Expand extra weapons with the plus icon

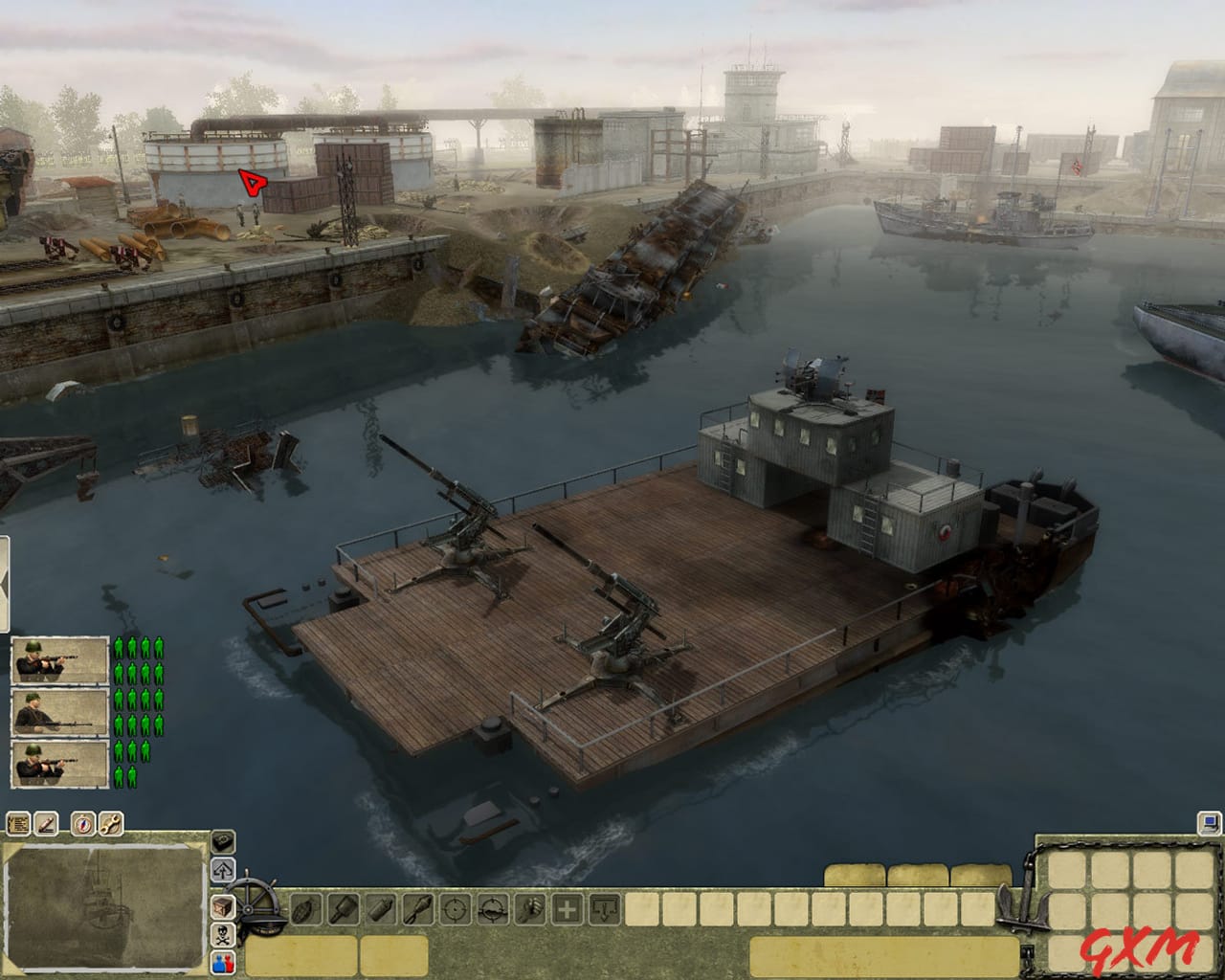[x=567, y=909]
